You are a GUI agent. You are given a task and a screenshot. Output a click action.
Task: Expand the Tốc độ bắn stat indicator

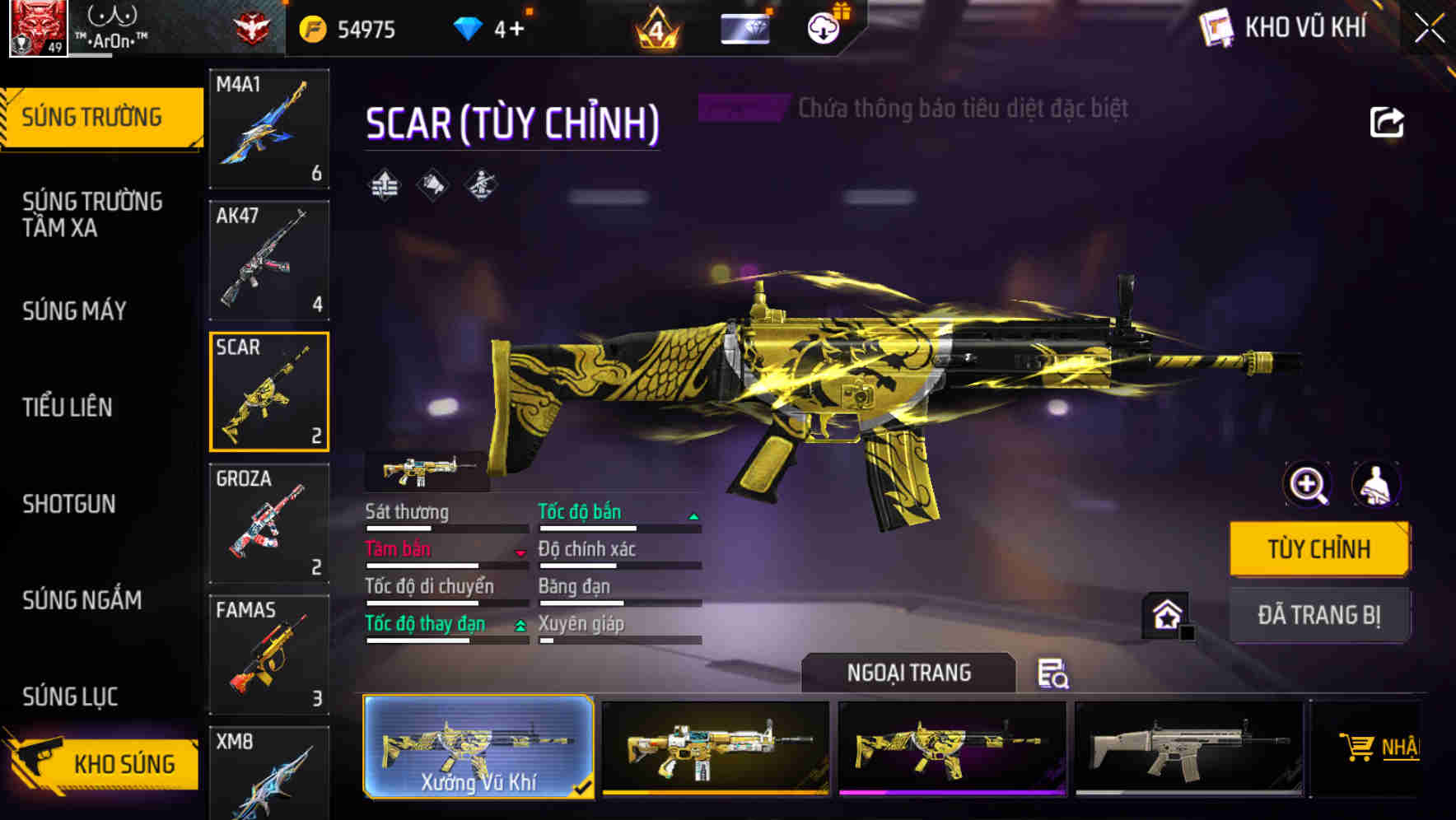pyautogui.click(x=693, y=515)
